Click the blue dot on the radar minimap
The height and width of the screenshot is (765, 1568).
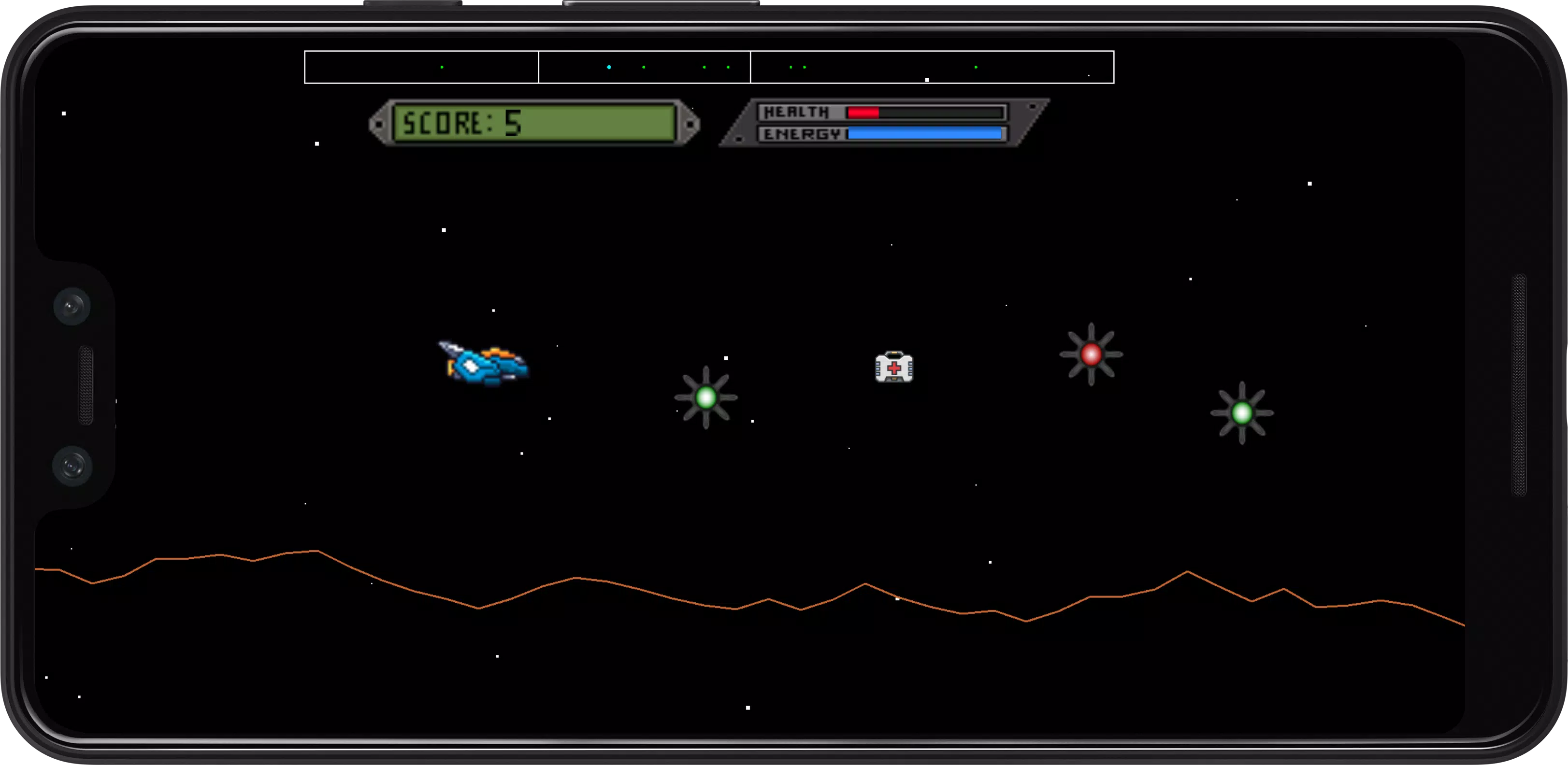coord(609,67)
